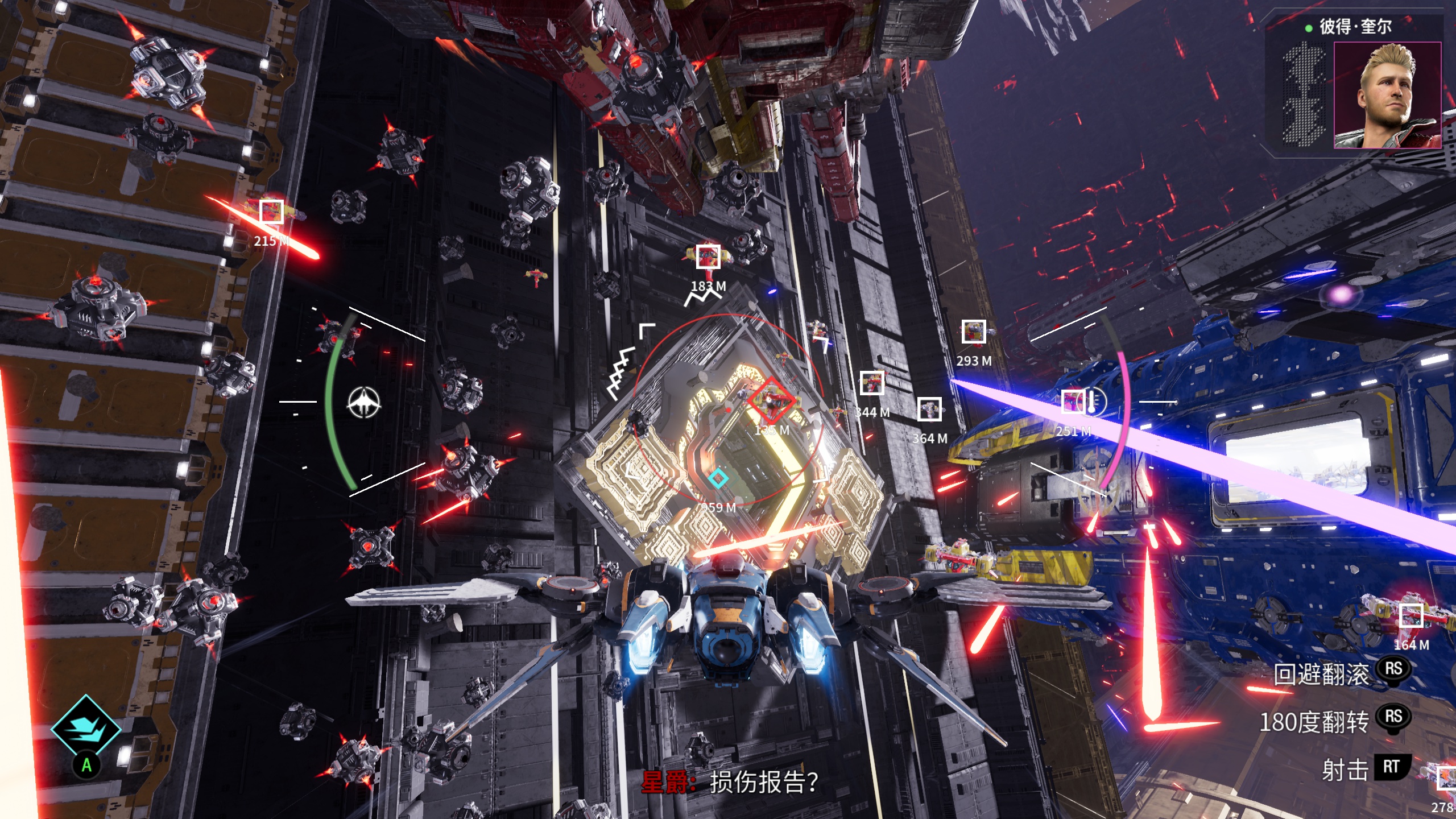Click the cyan objective diamond at 959 M

click(x=718, y=478)
